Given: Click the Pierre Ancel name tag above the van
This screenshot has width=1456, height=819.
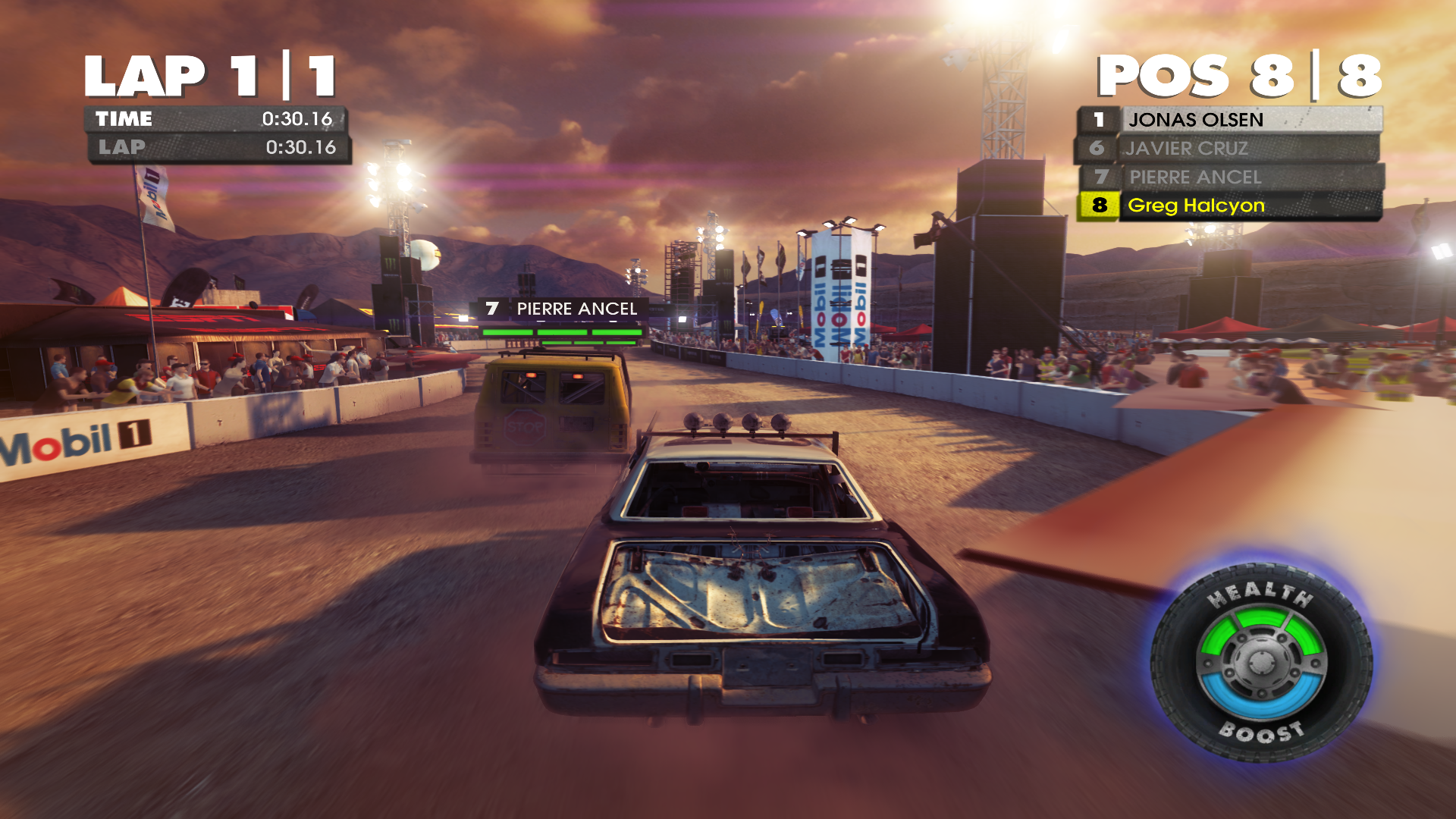Looking at the screenshot, I should 563,309.
